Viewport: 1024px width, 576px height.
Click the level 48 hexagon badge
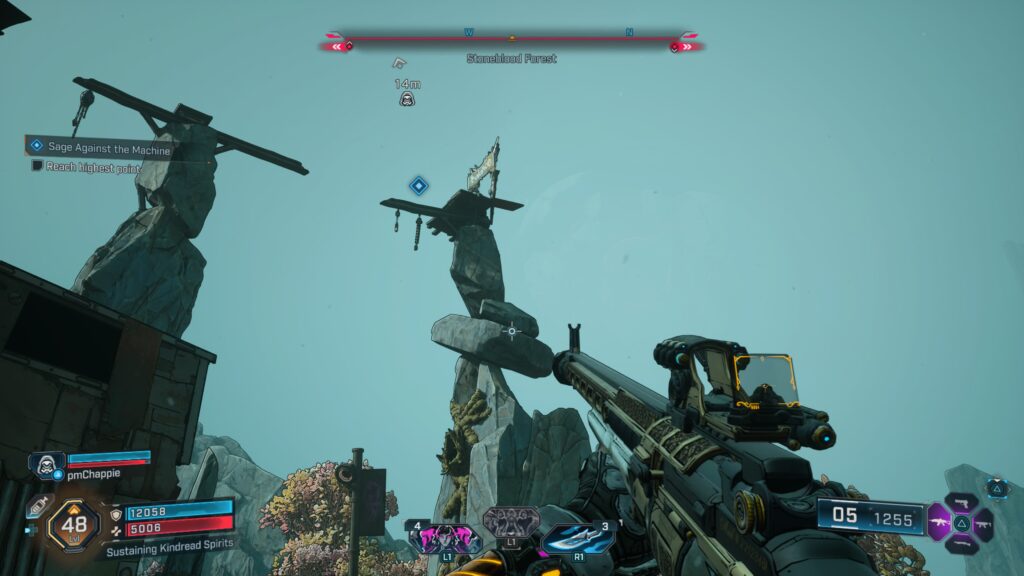tap(73, 522)
